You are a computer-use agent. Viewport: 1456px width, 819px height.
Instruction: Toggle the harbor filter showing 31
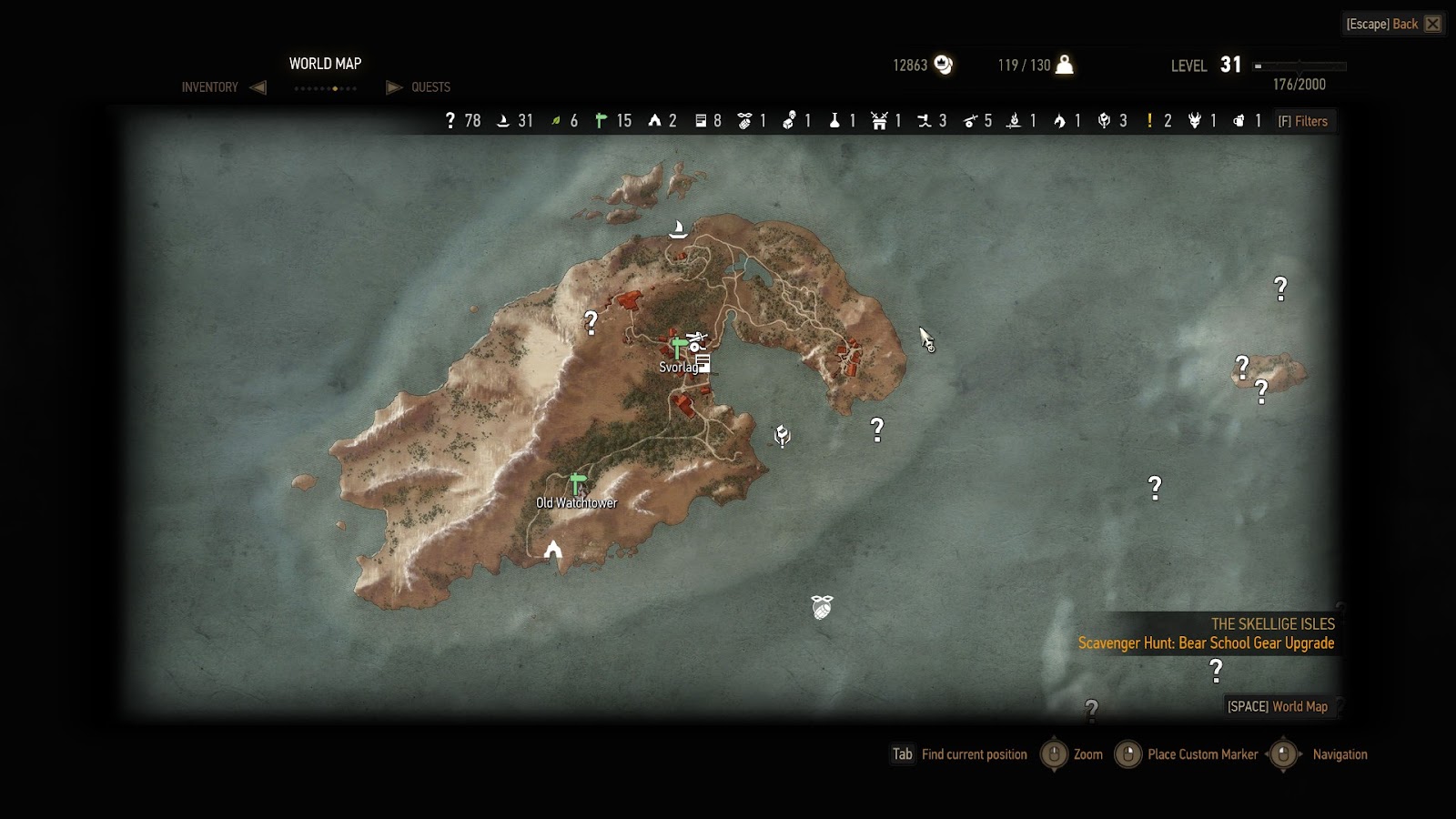point(514,121)
